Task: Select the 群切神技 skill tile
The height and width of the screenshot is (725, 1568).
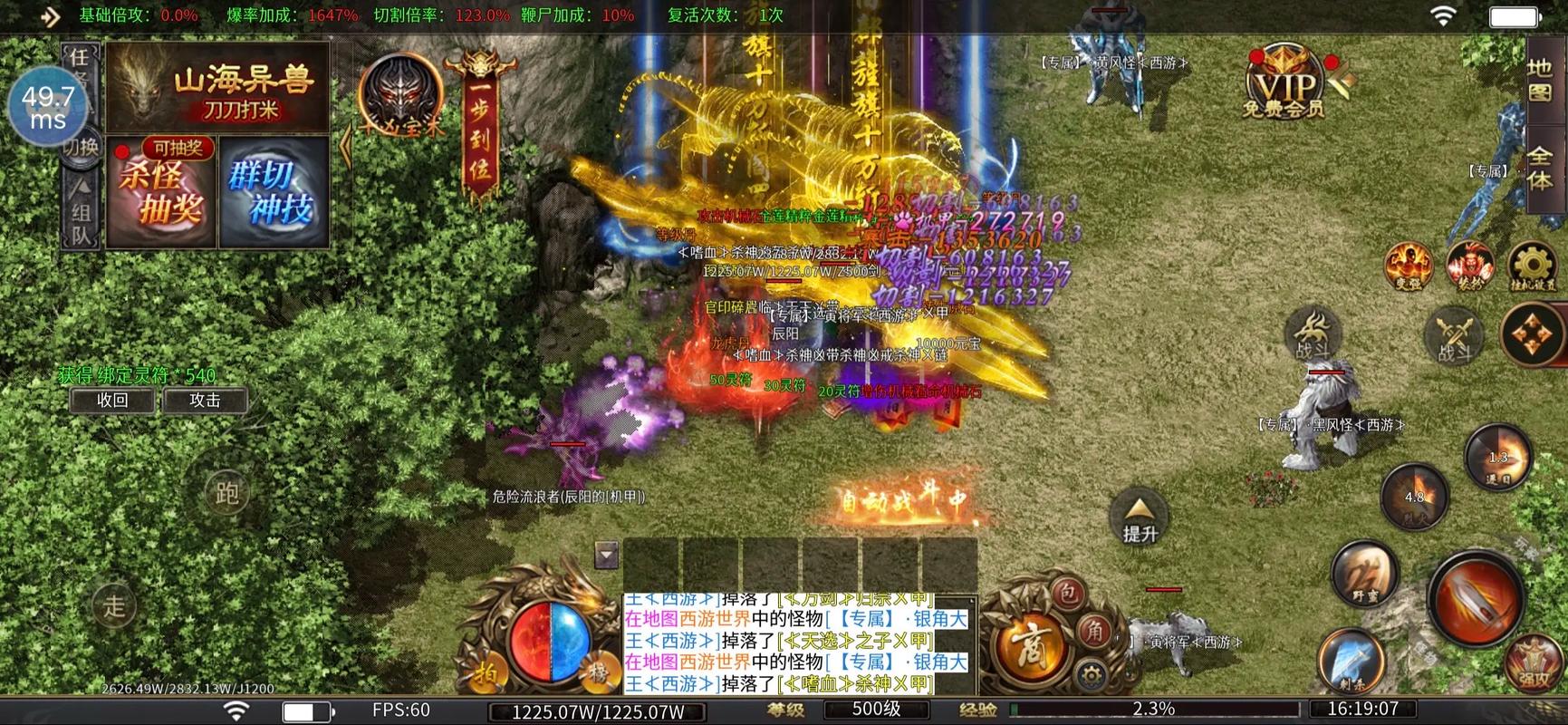Action: click(274, 193)
